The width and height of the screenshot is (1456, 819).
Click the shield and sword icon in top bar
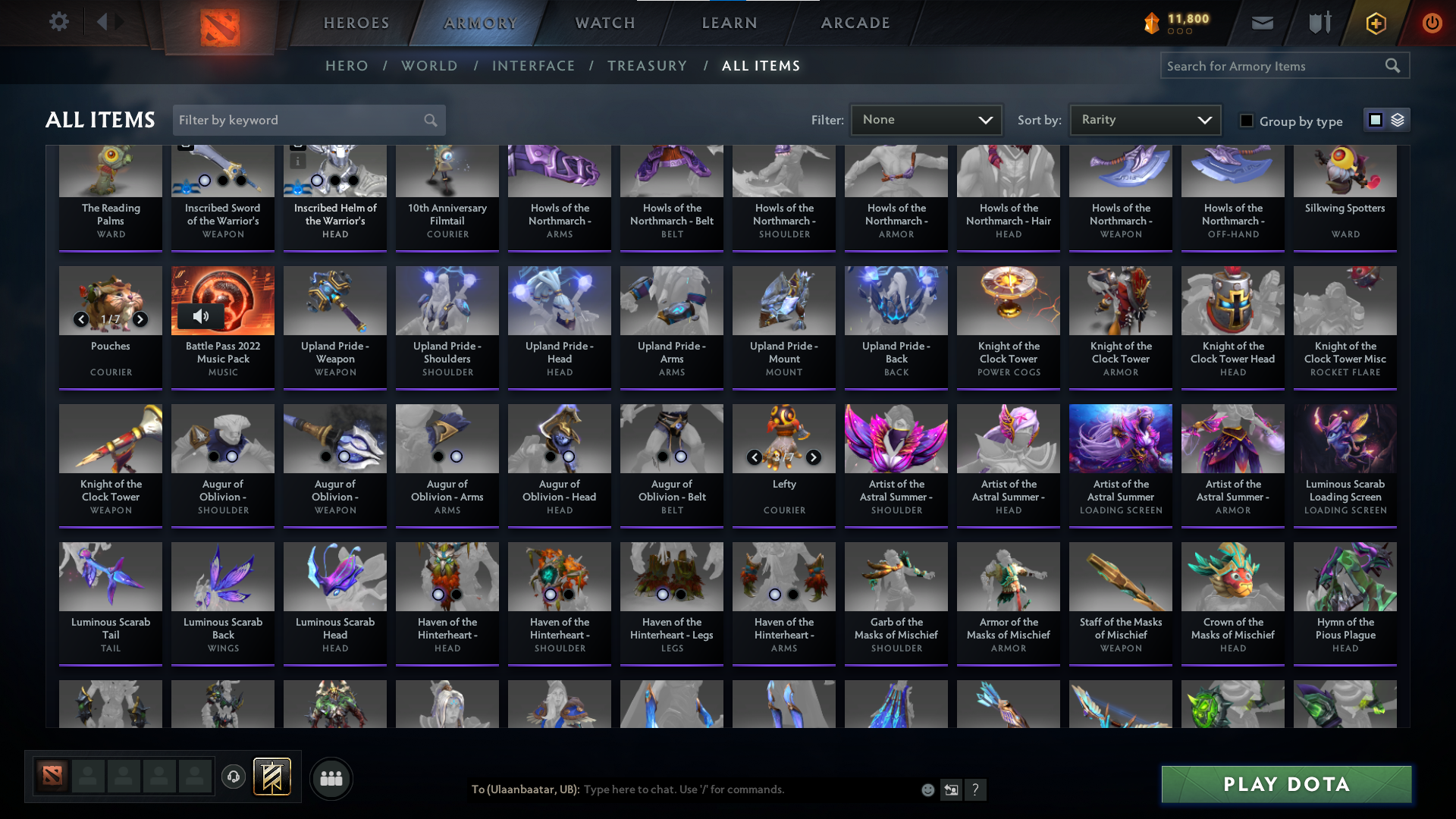(1318, 22)
